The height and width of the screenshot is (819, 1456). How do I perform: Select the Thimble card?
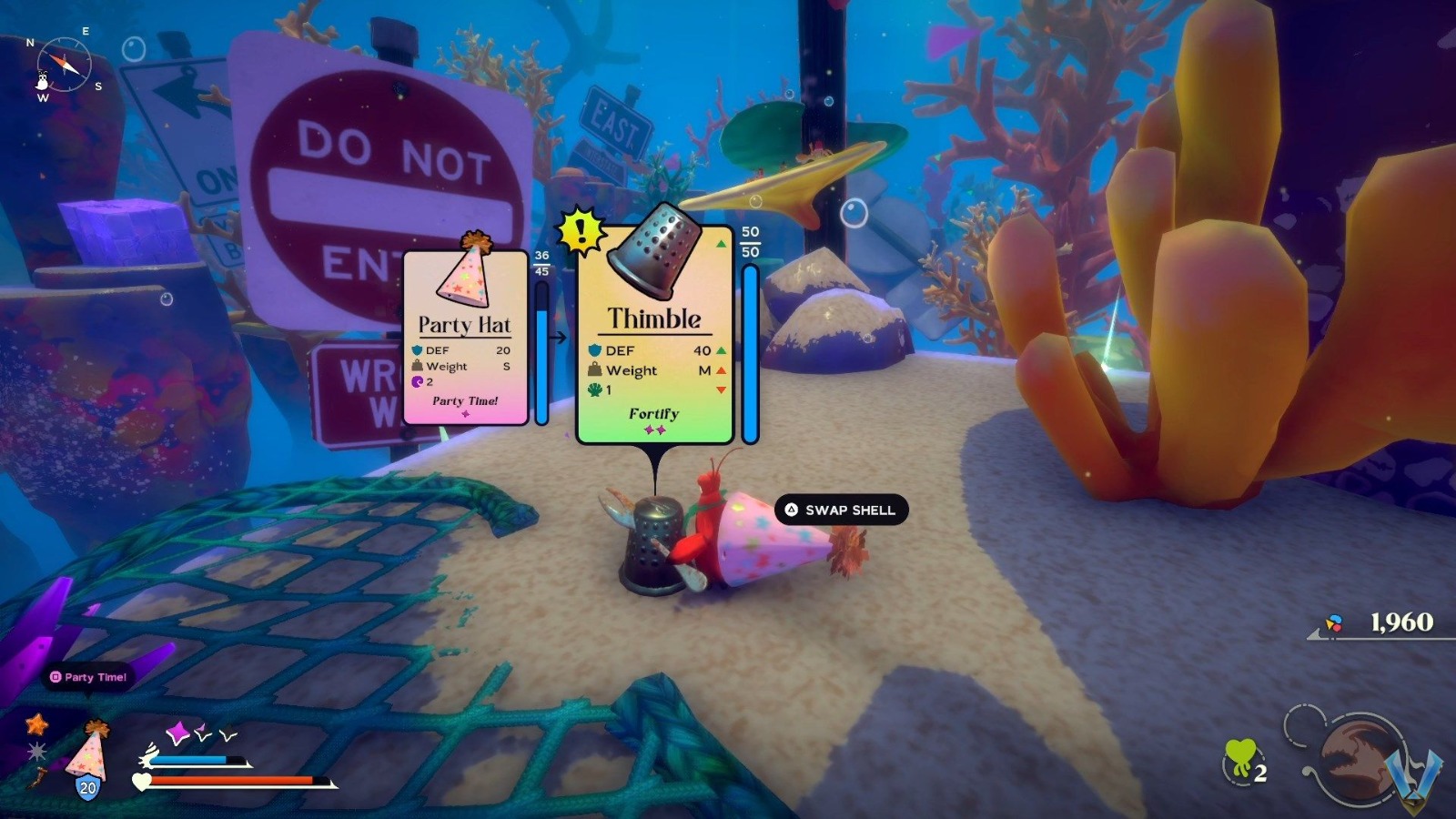pos(653,337)
